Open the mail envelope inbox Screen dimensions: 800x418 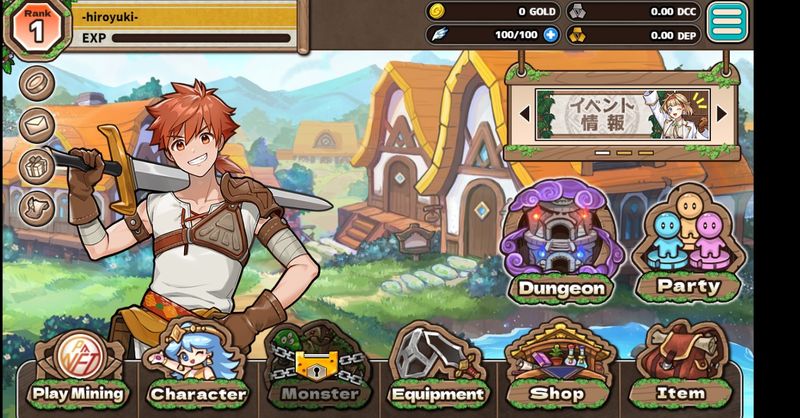[38, 124]
